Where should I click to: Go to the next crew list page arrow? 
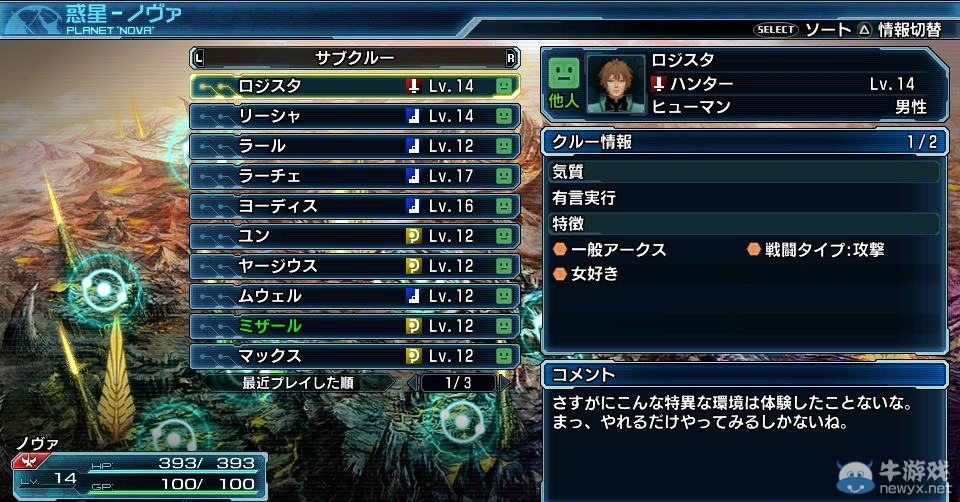504,382
